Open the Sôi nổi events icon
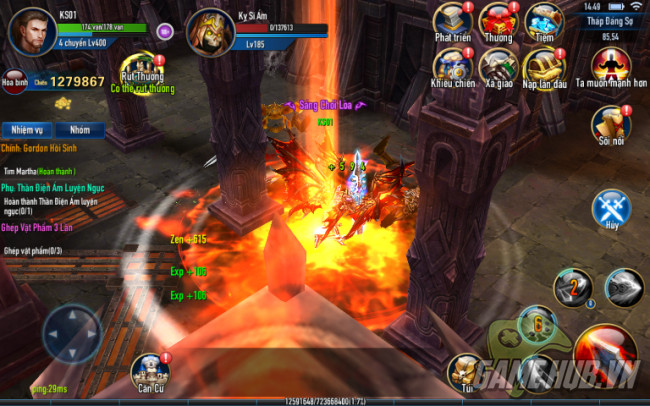Image resolution: width=650 pixels, height=406 pixels. (609, 124)
